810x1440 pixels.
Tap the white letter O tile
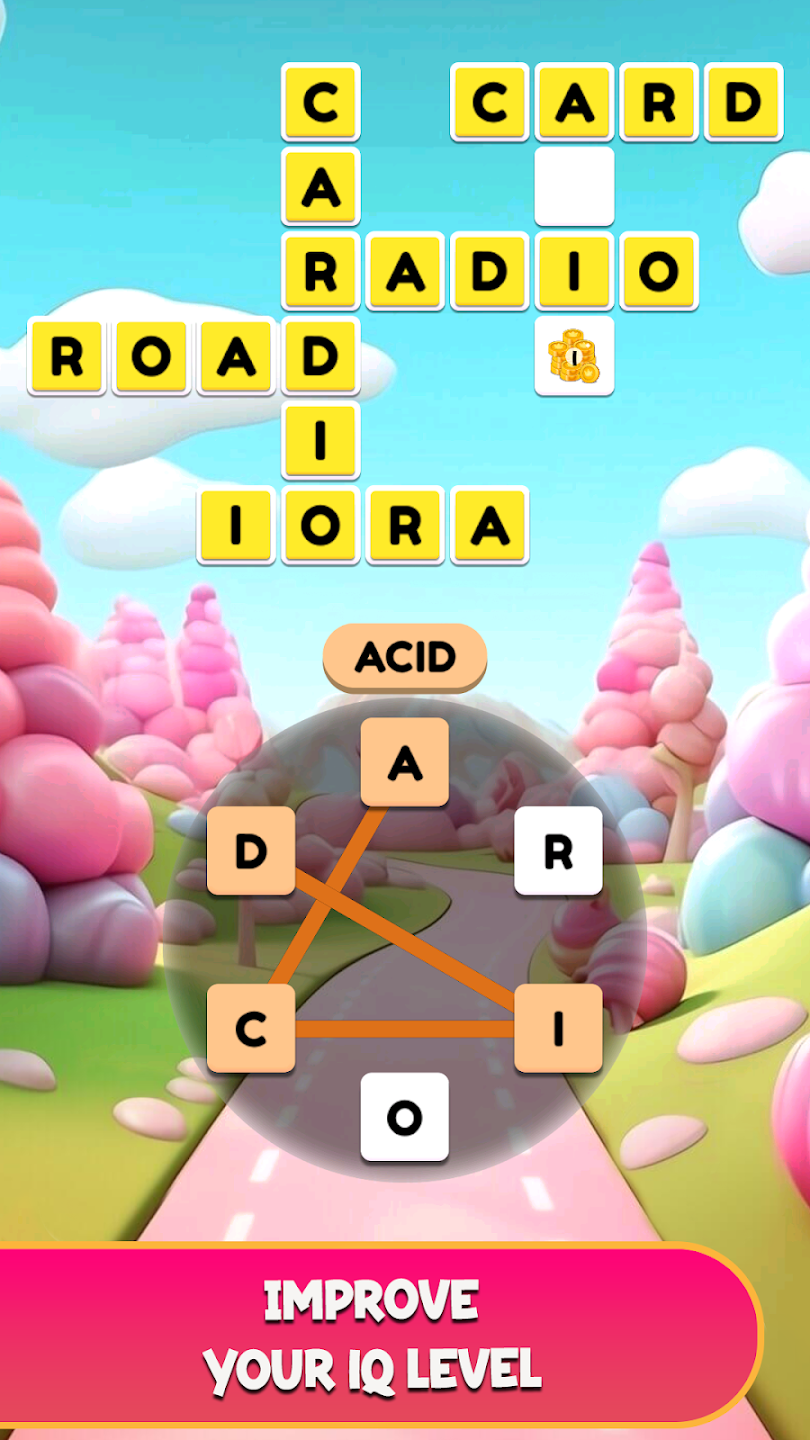coord(404,1117)
